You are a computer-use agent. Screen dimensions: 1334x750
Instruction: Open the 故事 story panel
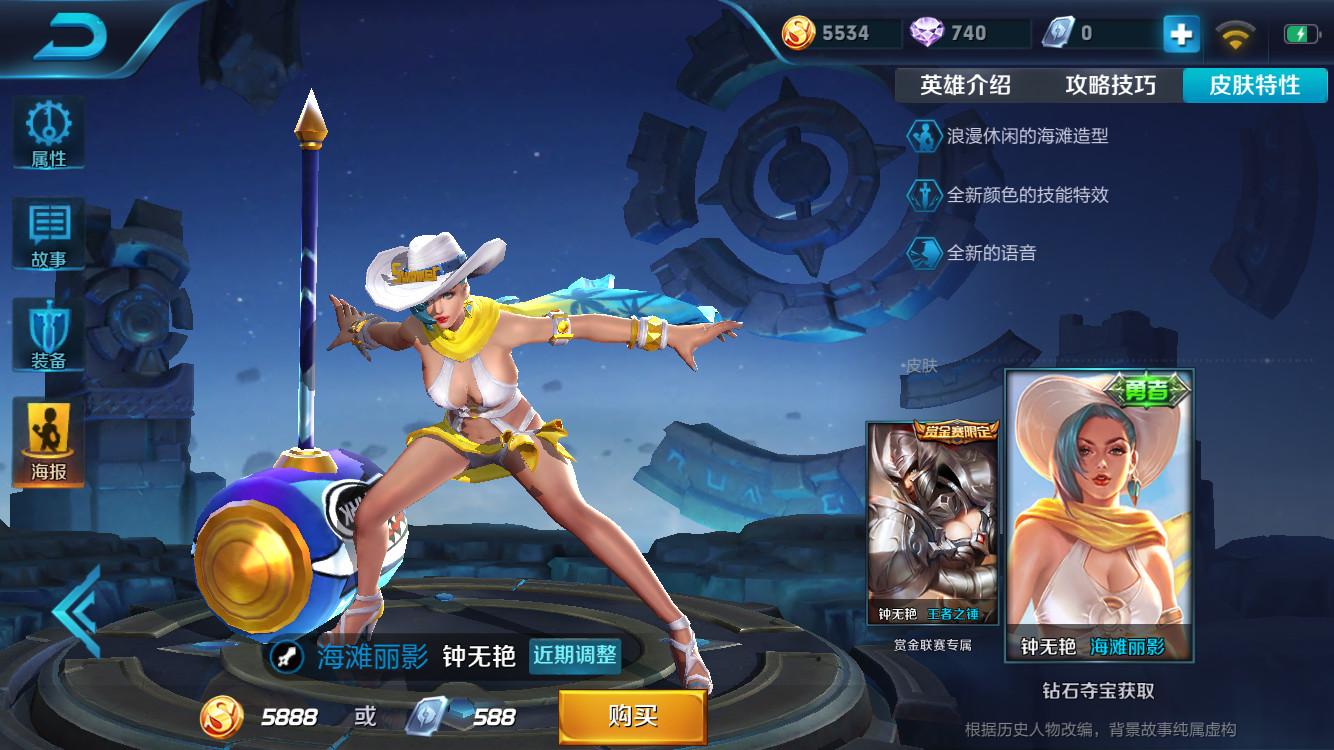(48, 234)
